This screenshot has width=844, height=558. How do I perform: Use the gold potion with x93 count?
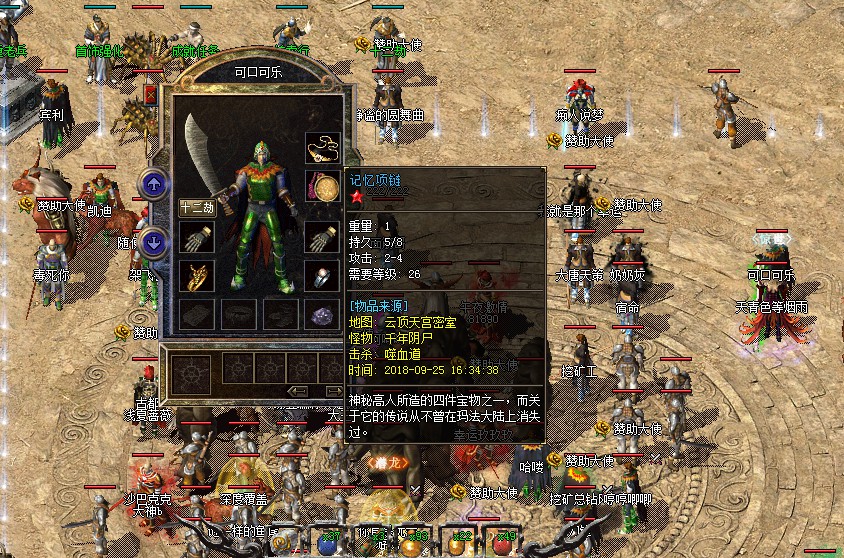[x=411, y=541]
